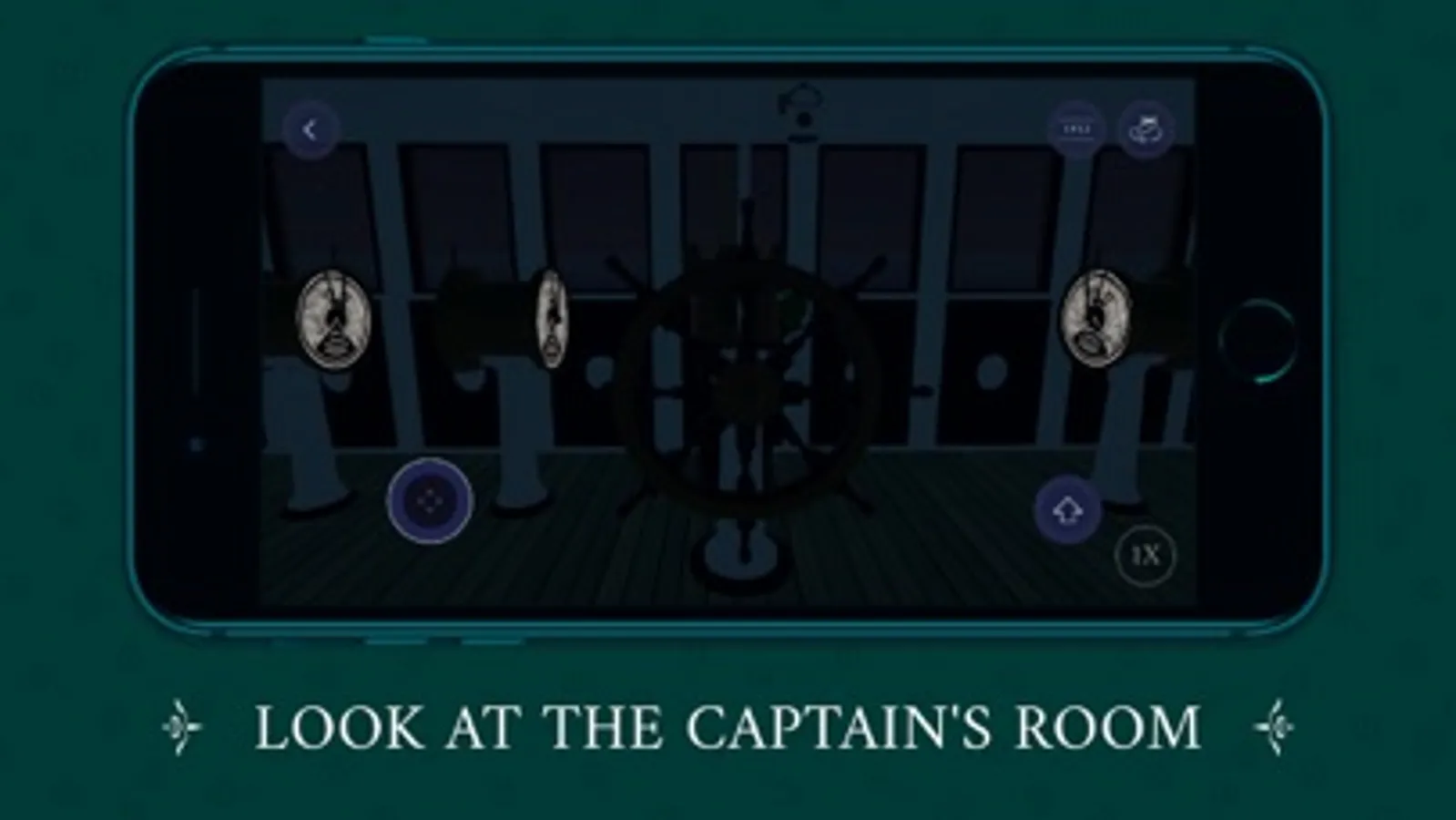The width and height of the screenshot is (1456, 820).
Task: Tap the left compass ornament beside the caption
Action: (184, 724)
